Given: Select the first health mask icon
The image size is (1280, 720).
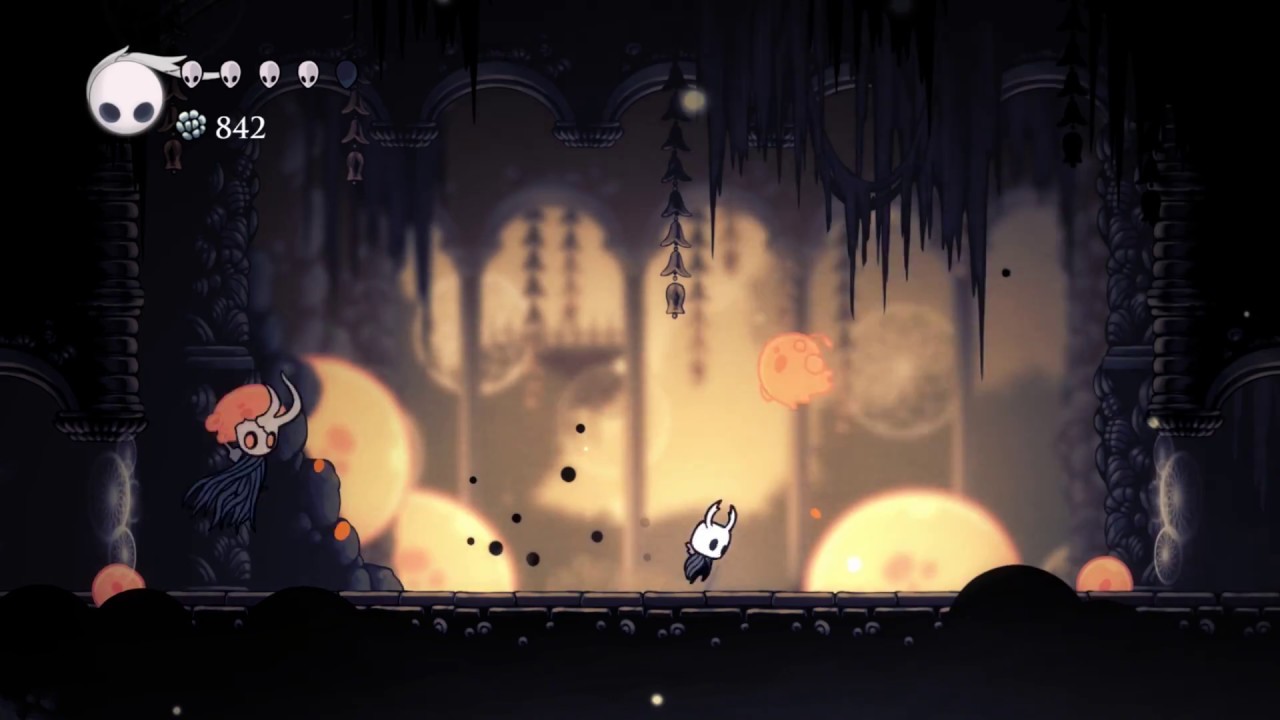Looking at the screenshot, I should [x=190, y=73].
